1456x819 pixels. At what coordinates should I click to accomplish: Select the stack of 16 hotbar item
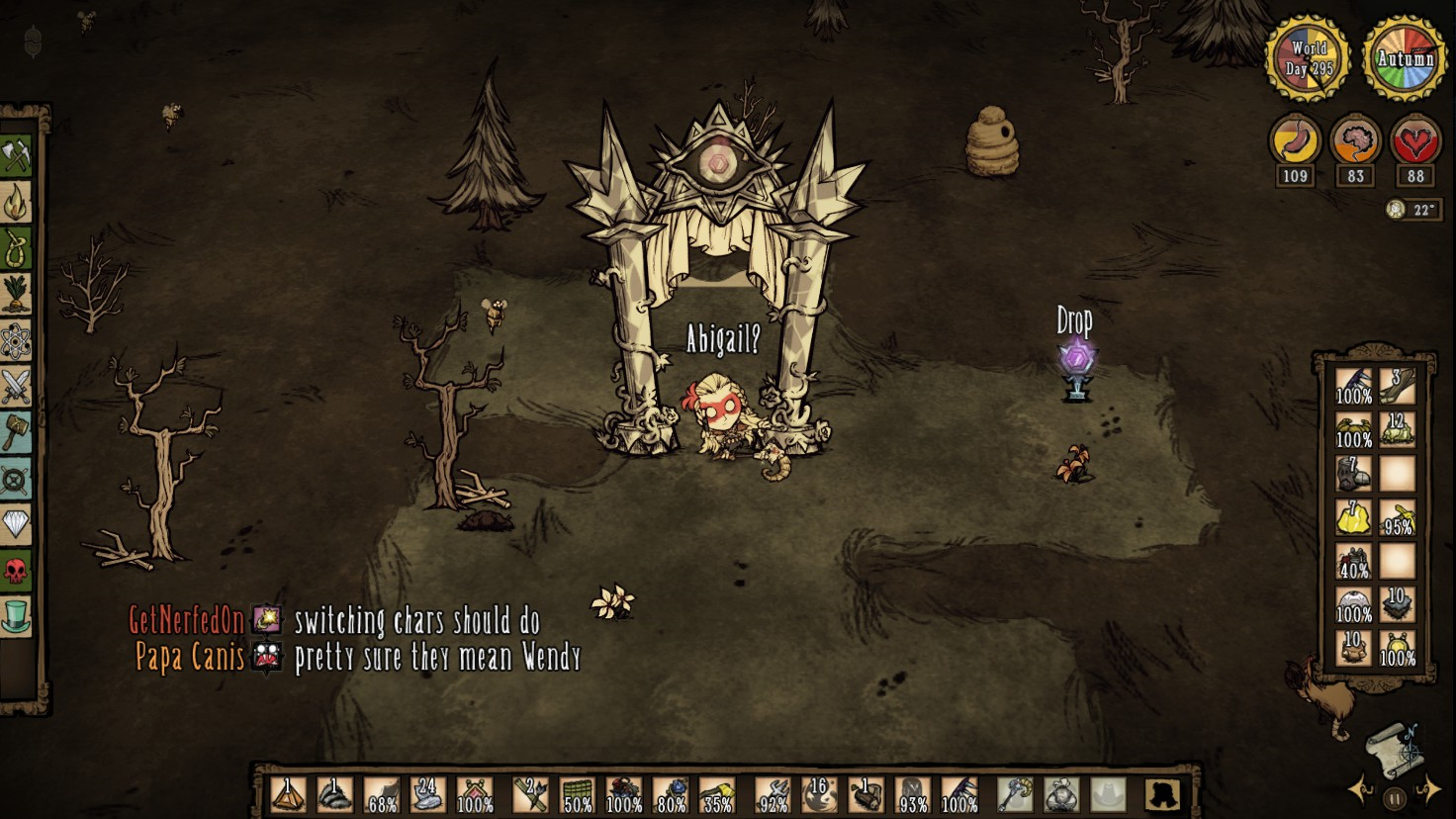819,794
